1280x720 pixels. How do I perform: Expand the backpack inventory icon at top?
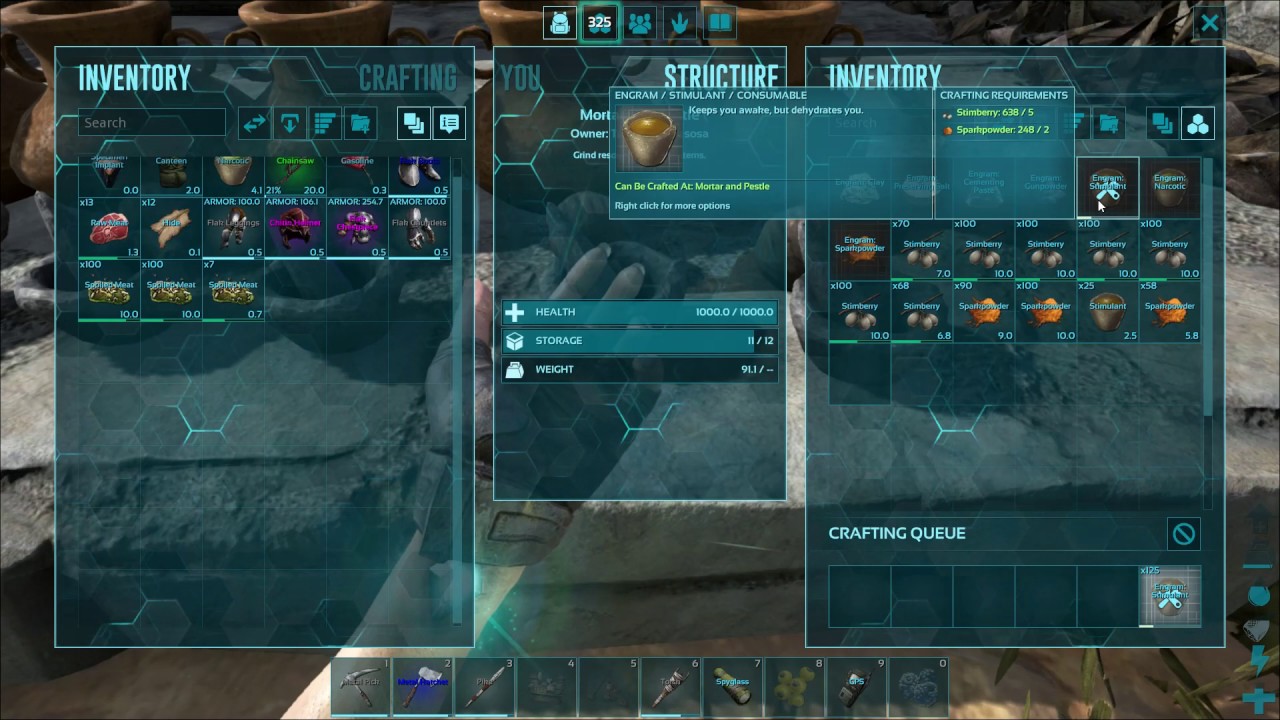560,22
